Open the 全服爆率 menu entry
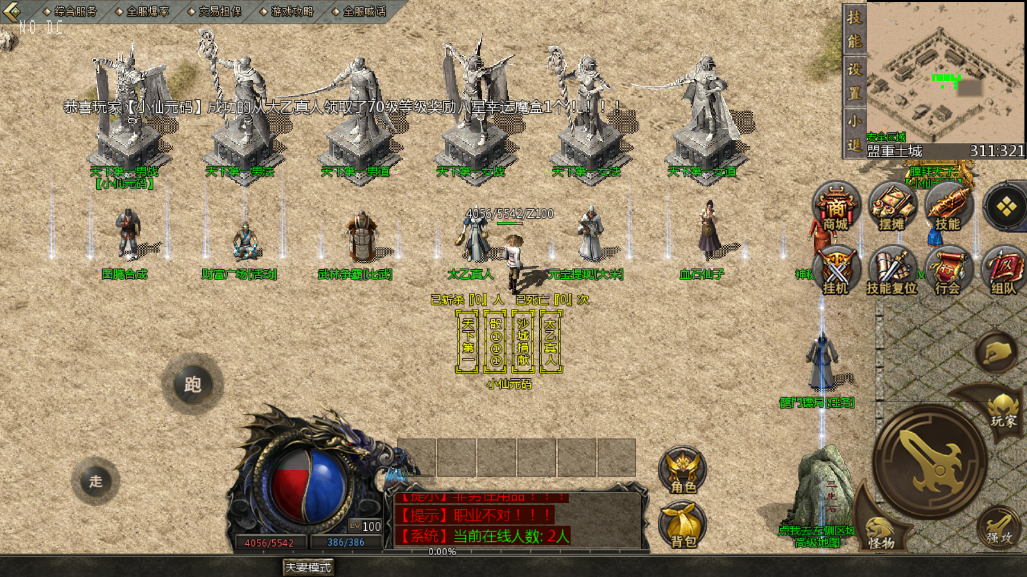This screenshot has width=1027, height=577. tap(147, 12)
